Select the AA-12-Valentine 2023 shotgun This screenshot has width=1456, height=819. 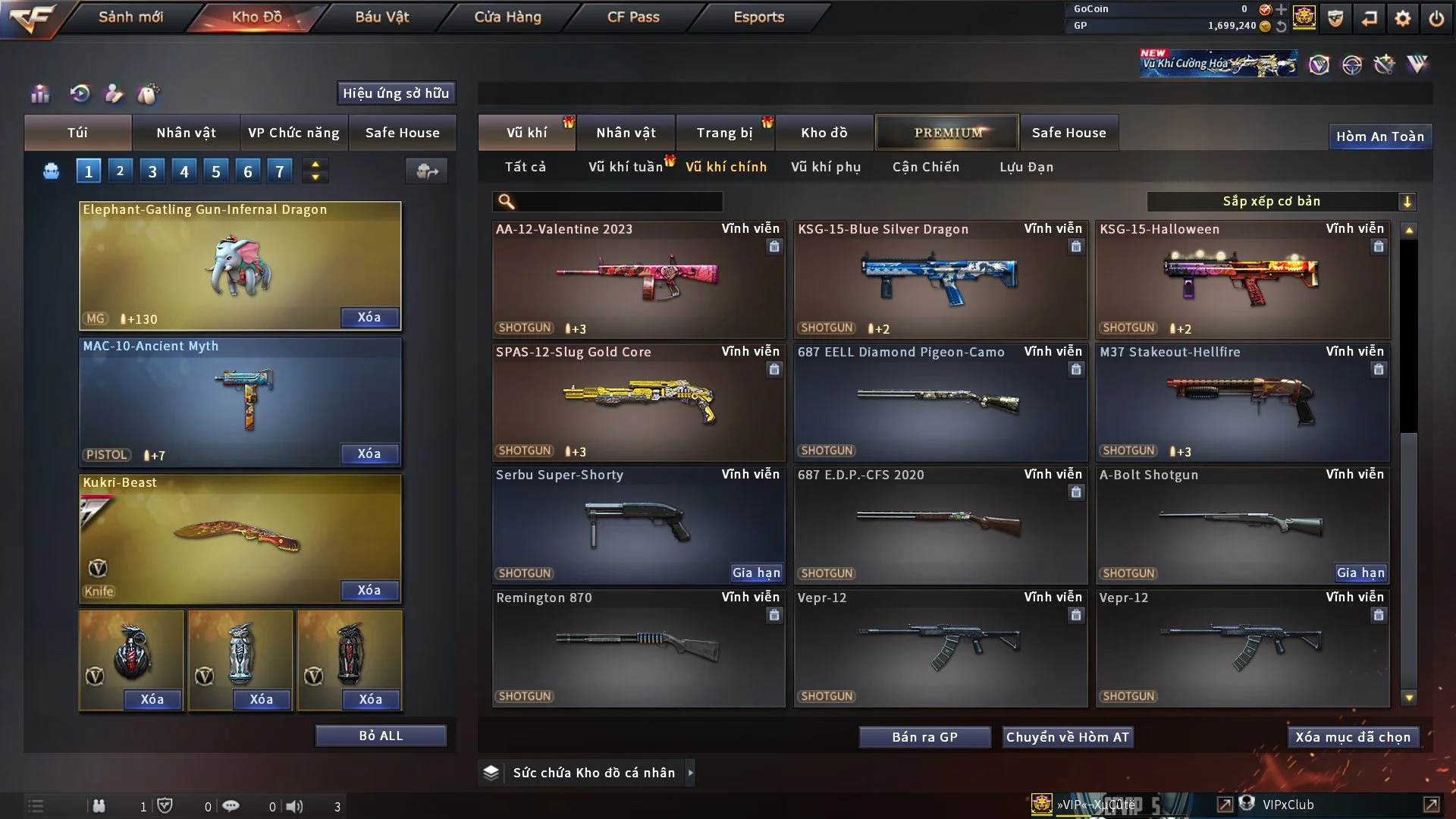coord(638,279)
